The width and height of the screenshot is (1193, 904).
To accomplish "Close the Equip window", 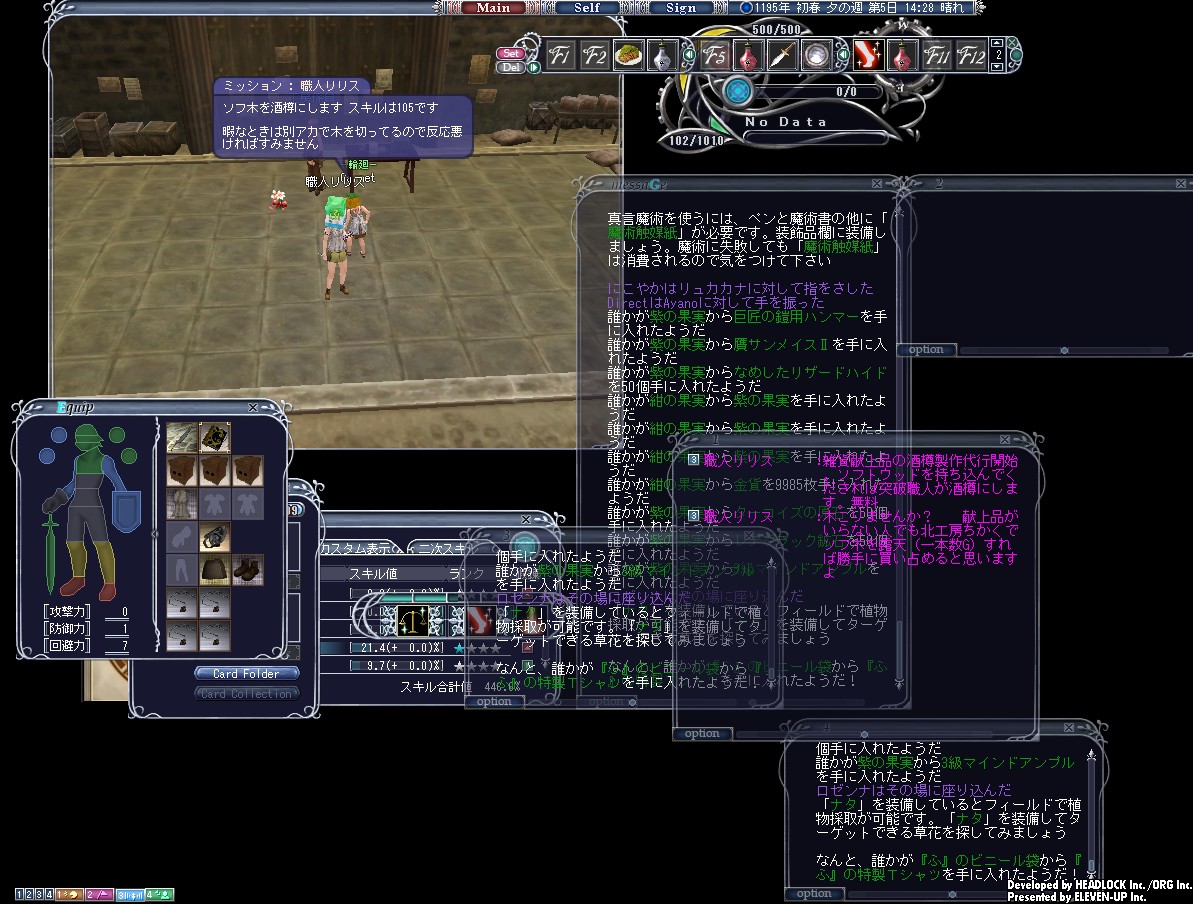I will pos(253,408).
